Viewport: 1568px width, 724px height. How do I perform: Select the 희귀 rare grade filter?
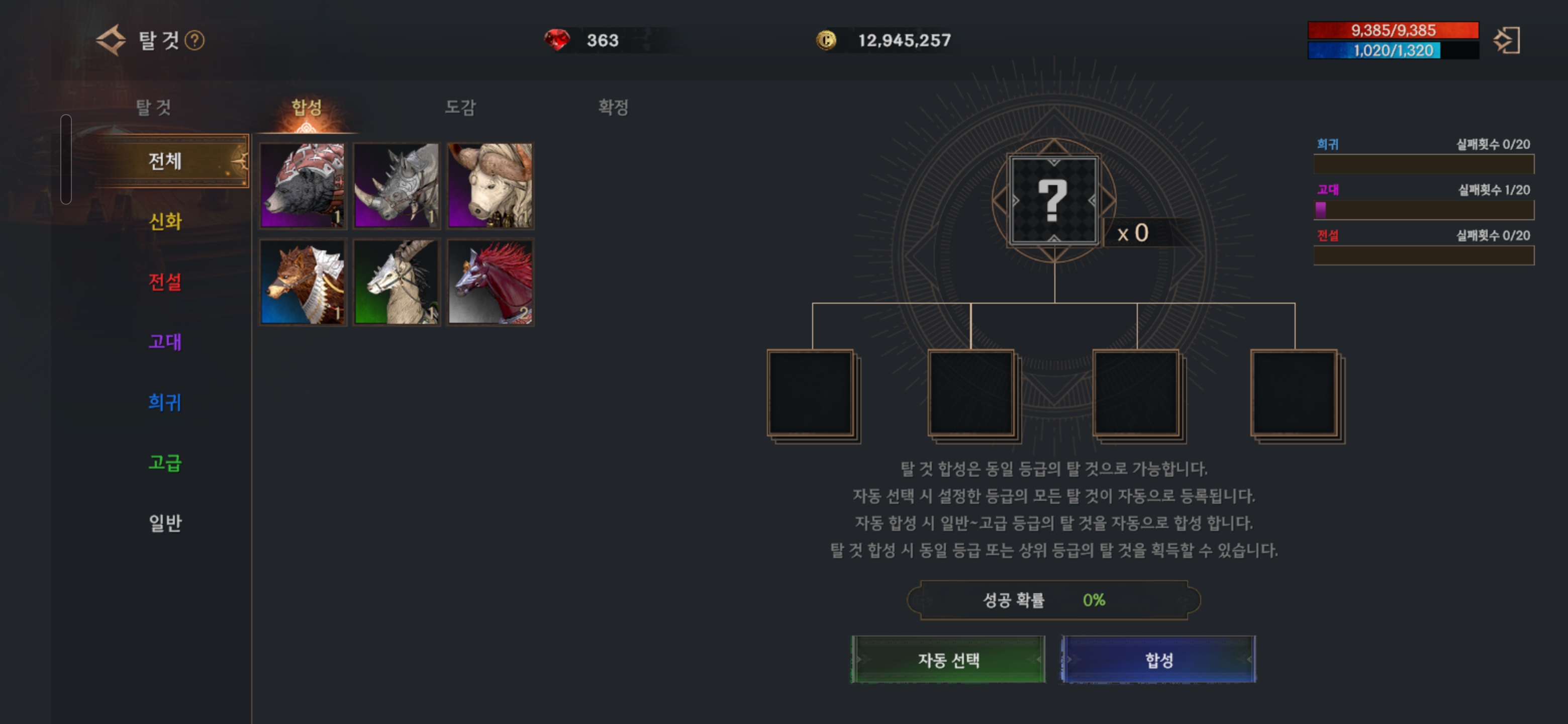tap(165, 402)
